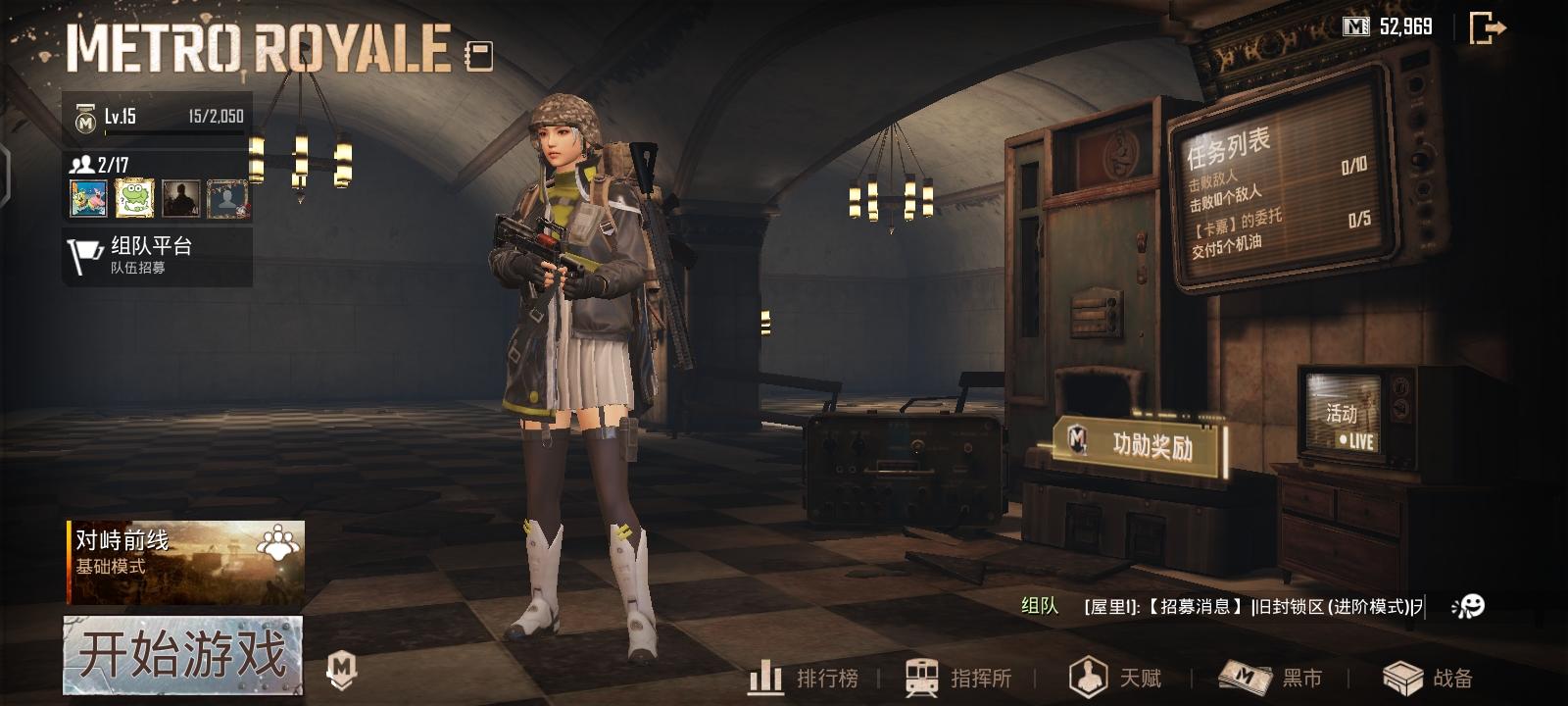Click the exit door icon in the top-right corner
This screenshot has height=706, width=1568.
coord(1486,28)
